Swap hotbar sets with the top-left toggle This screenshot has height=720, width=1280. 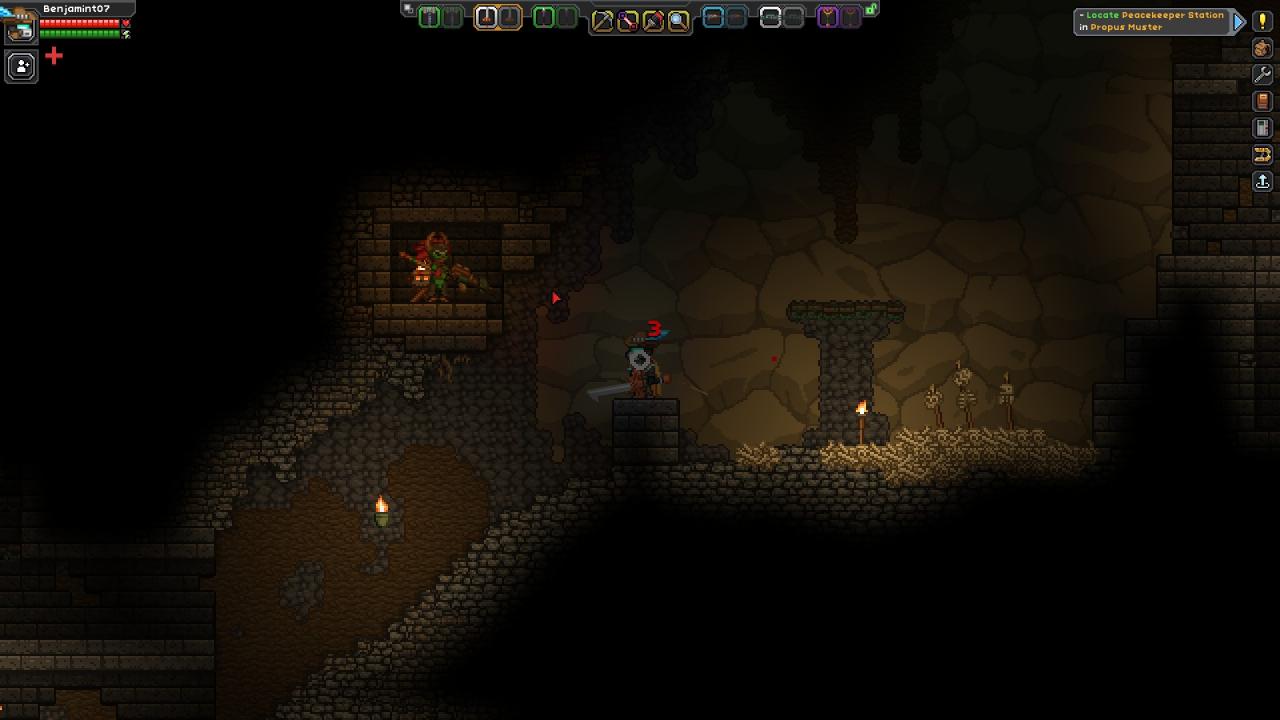tap(408, 9)
